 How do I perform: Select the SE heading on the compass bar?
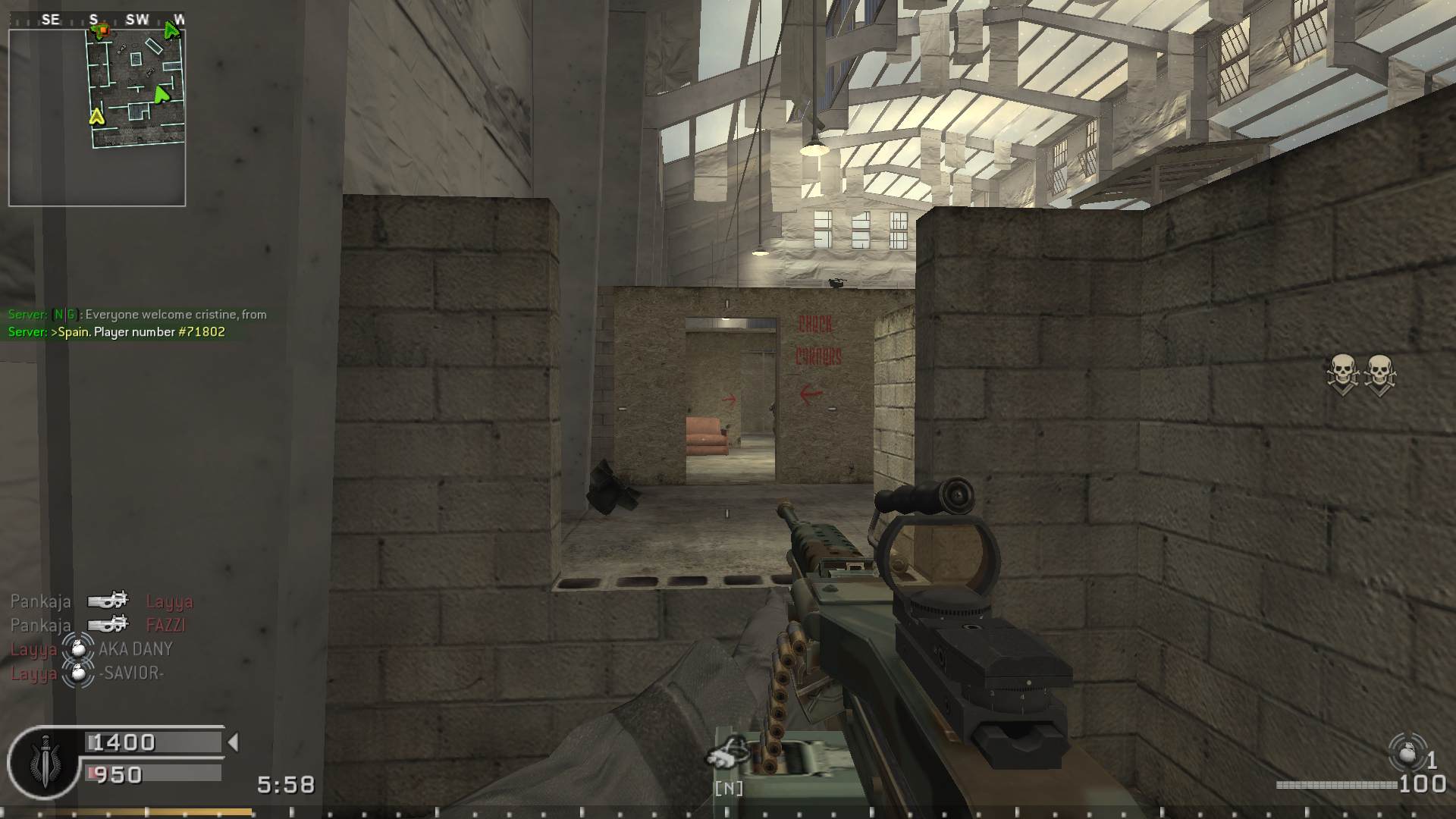pyautogui.click(x=50, y=20)
